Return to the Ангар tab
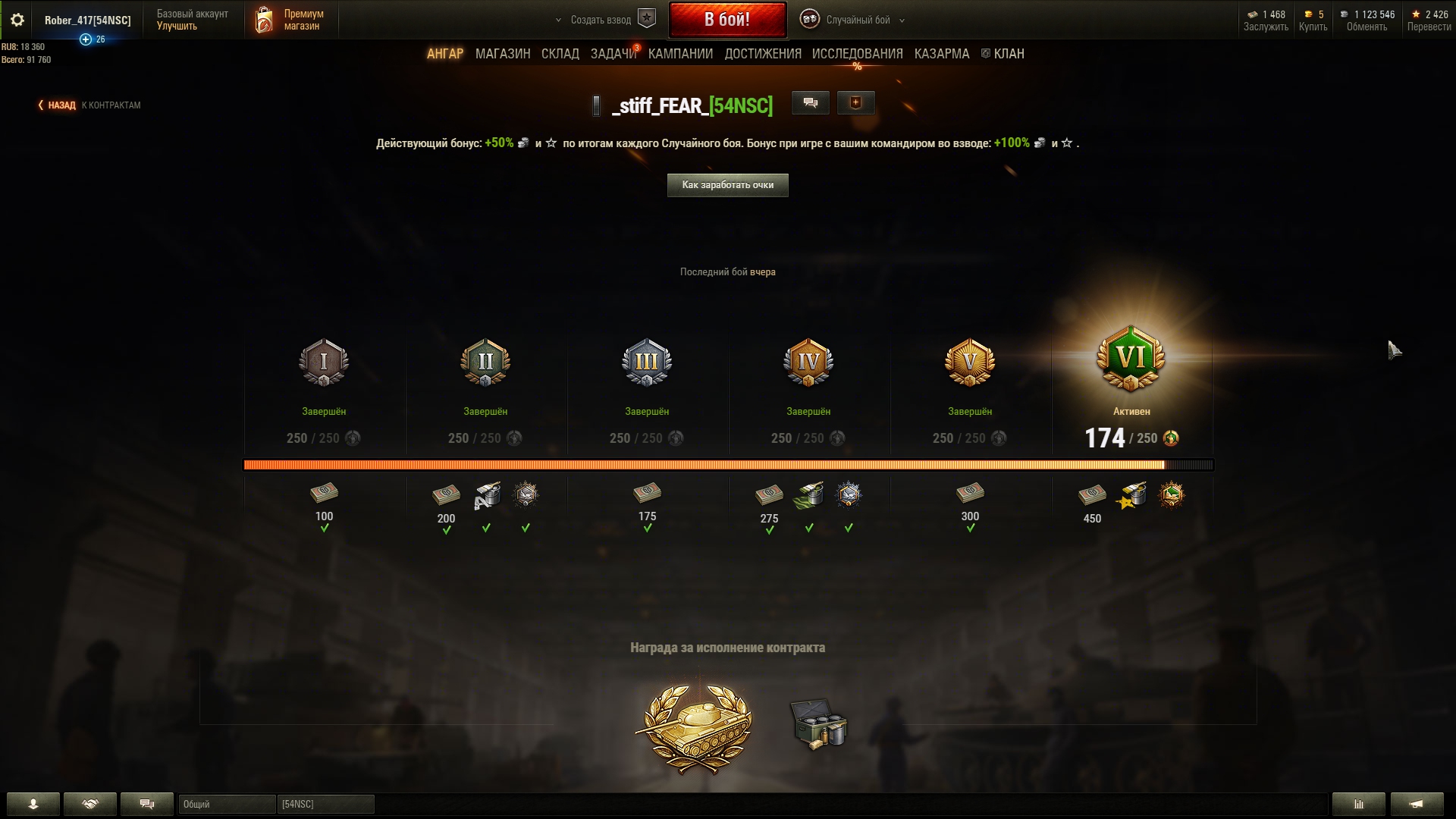 tap(444, 54)
